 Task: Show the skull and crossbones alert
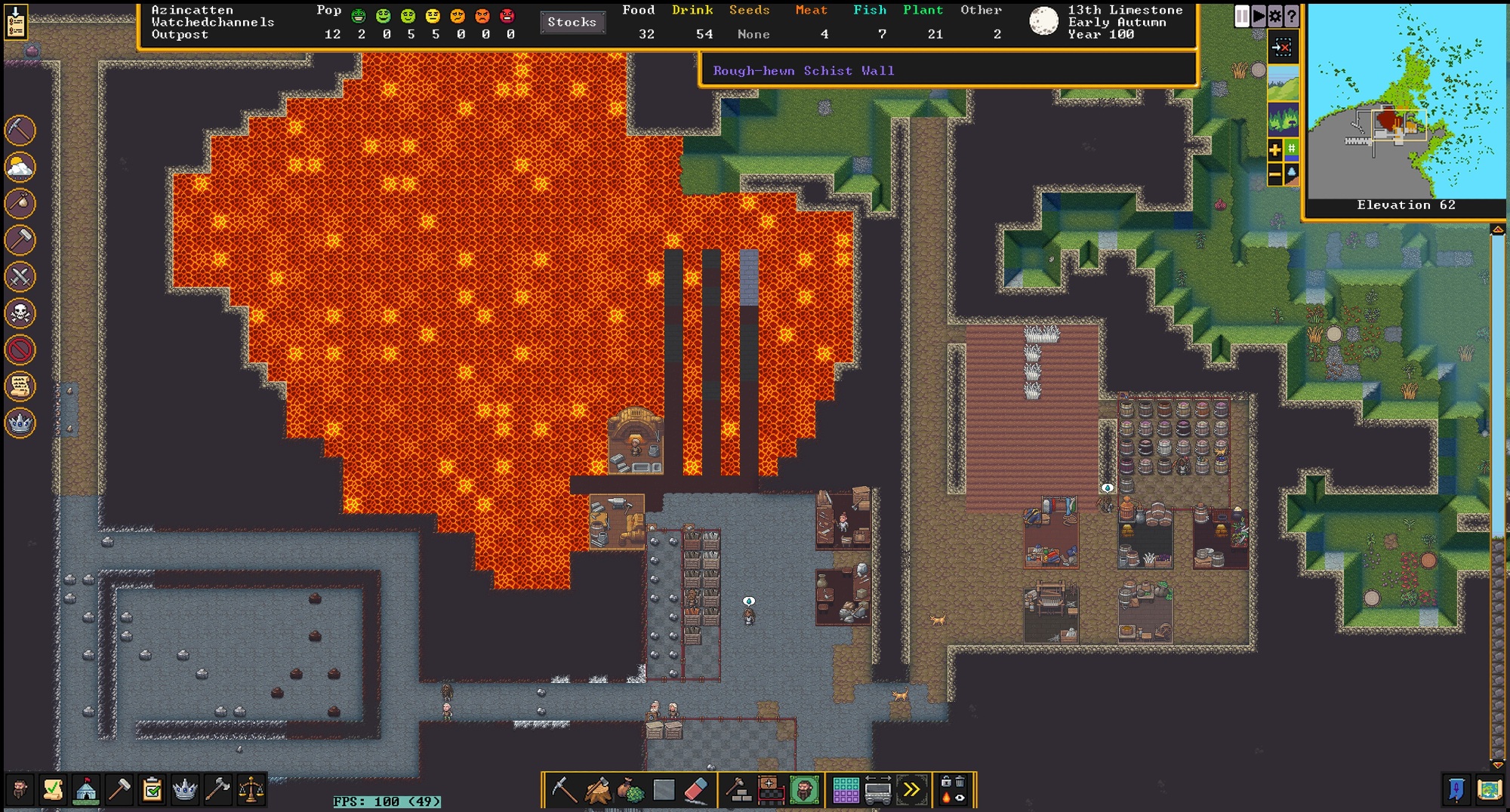20,312
